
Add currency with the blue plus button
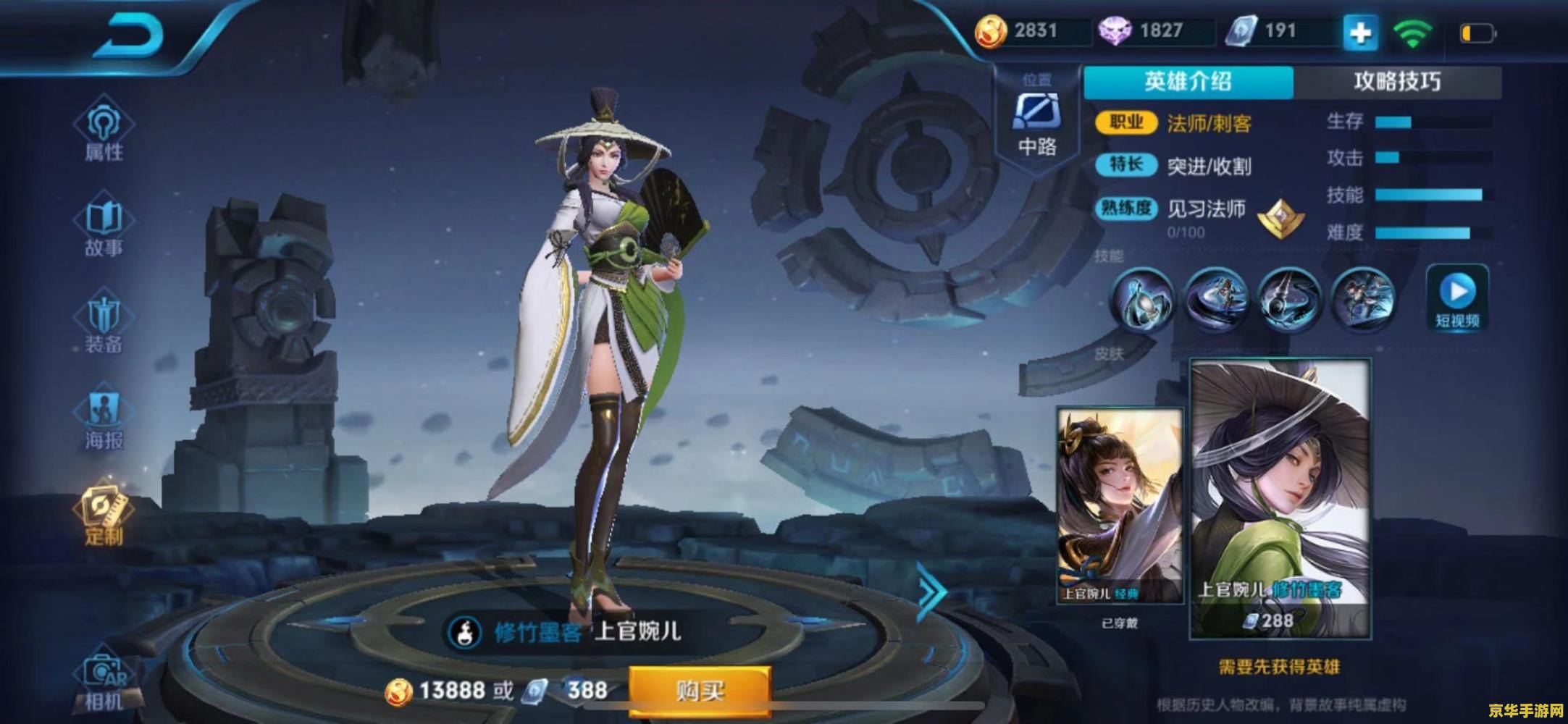pos(1359,33)
